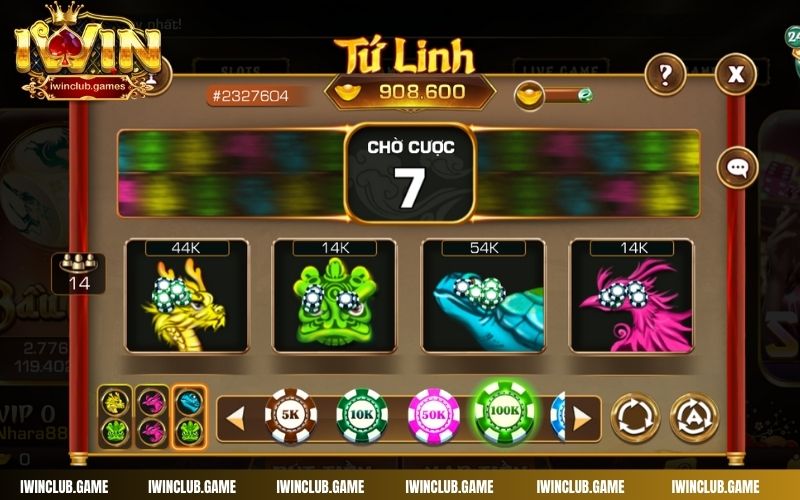Bet on the blue turtle tile
The height and width of the screenshot is (500, 800).
tap(483, 297)
